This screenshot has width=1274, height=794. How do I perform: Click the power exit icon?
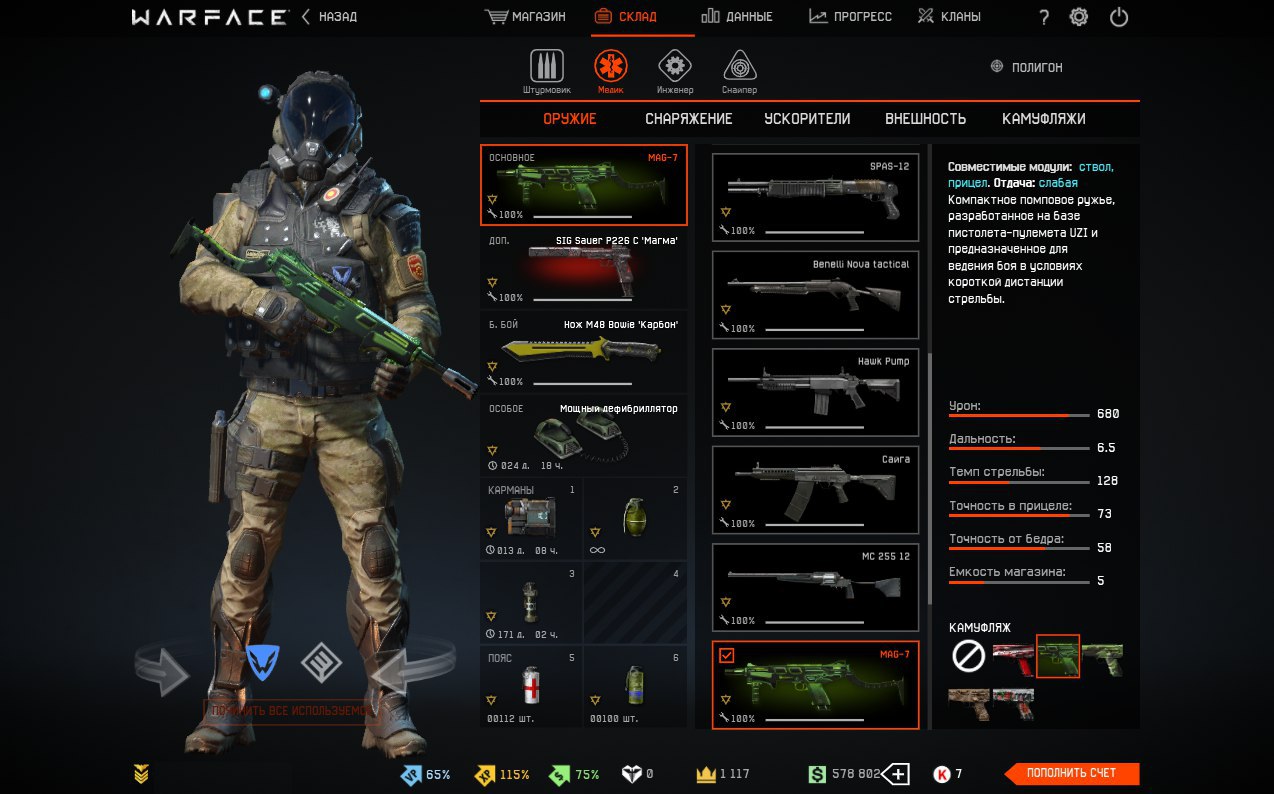pyautogui.click(x=1119, y=17)
